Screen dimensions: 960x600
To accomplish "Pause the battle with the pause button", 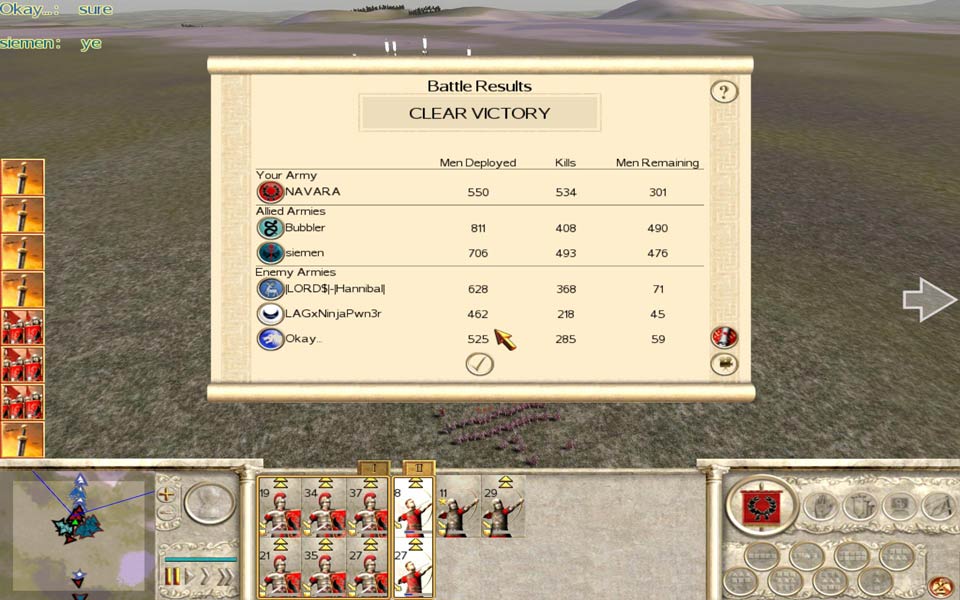I will [172, 577].
